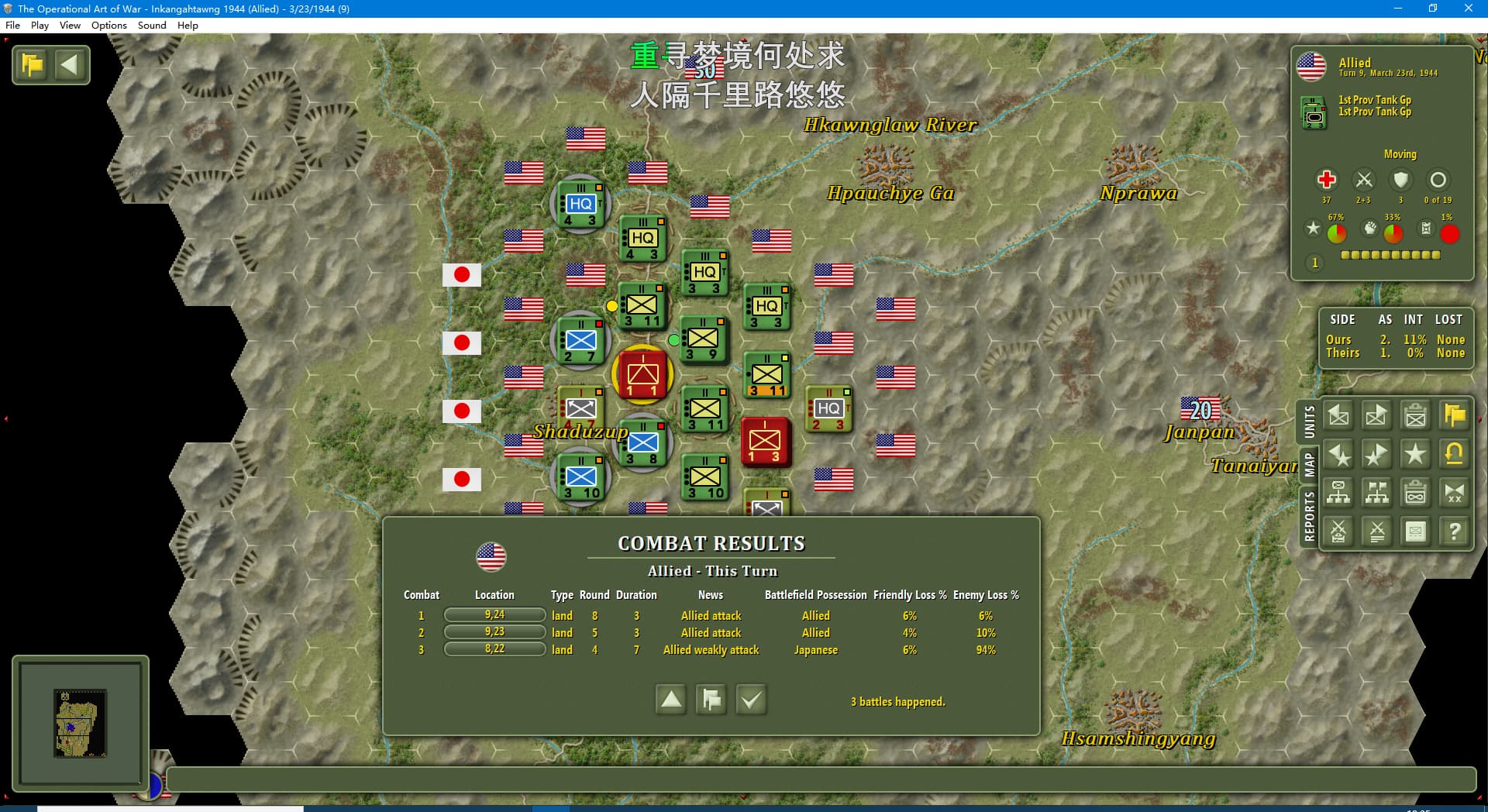The image size is (1488, 812).
Task: Click the flag button in Combat Results
Action: click(711, 700)
